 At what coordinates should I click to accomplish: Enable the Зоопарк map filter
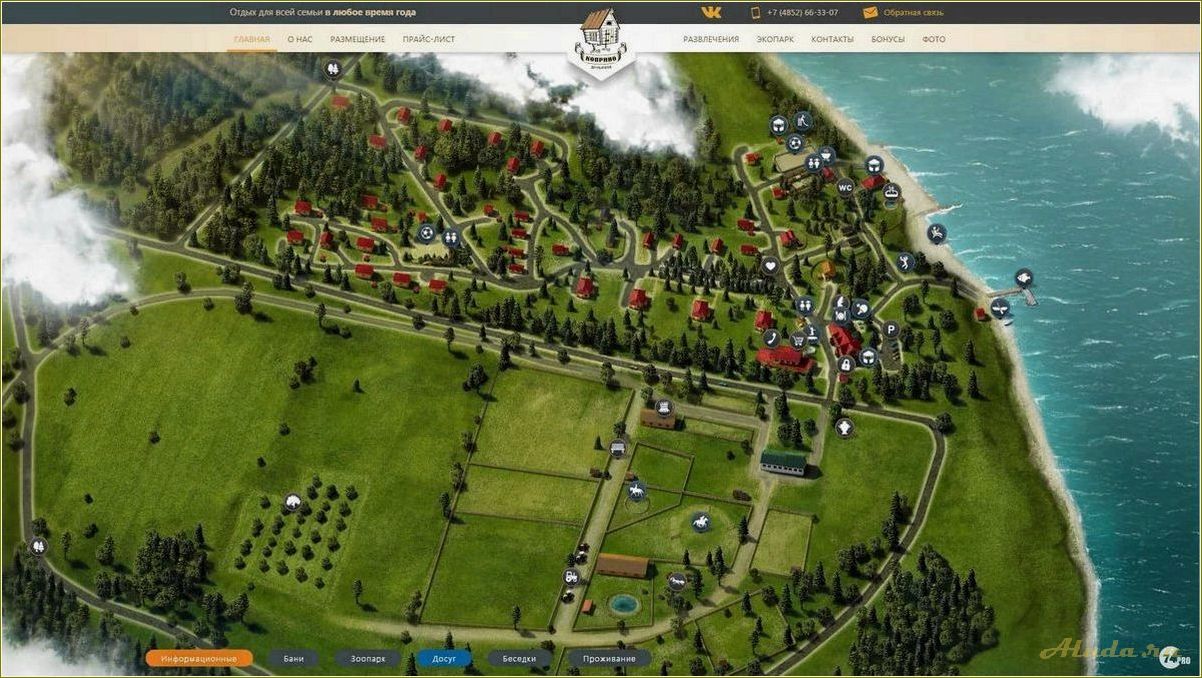(x=367, y=659)
